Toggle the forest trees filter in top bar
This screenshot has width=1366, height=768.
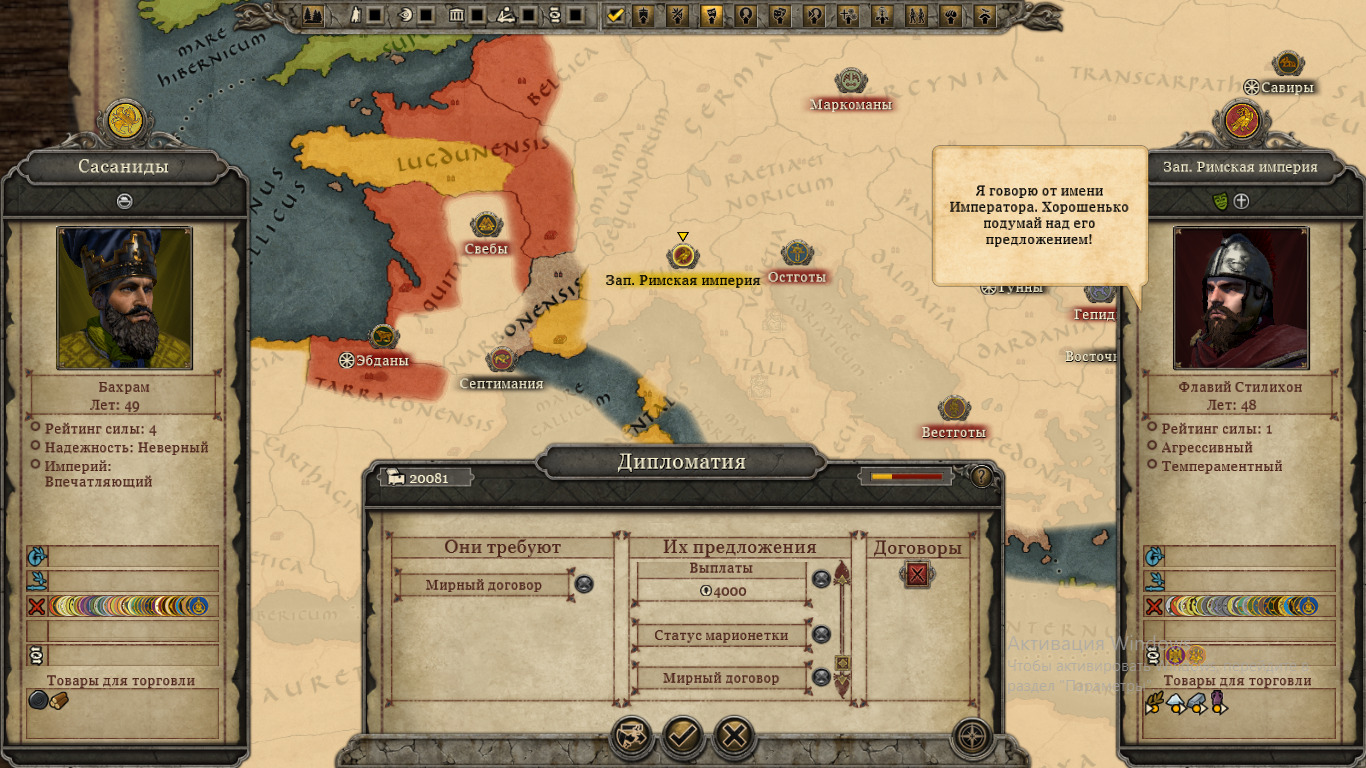tap(314, 15)
